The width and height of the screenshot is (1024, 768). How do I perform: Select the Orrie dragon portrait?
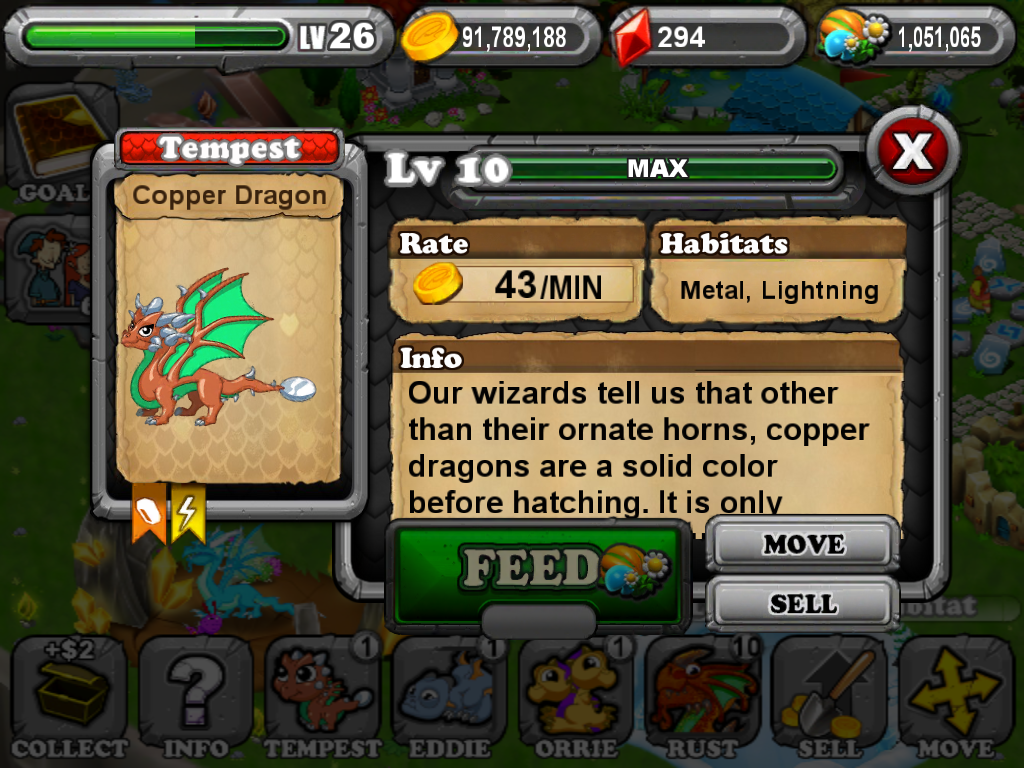[575, 695]
